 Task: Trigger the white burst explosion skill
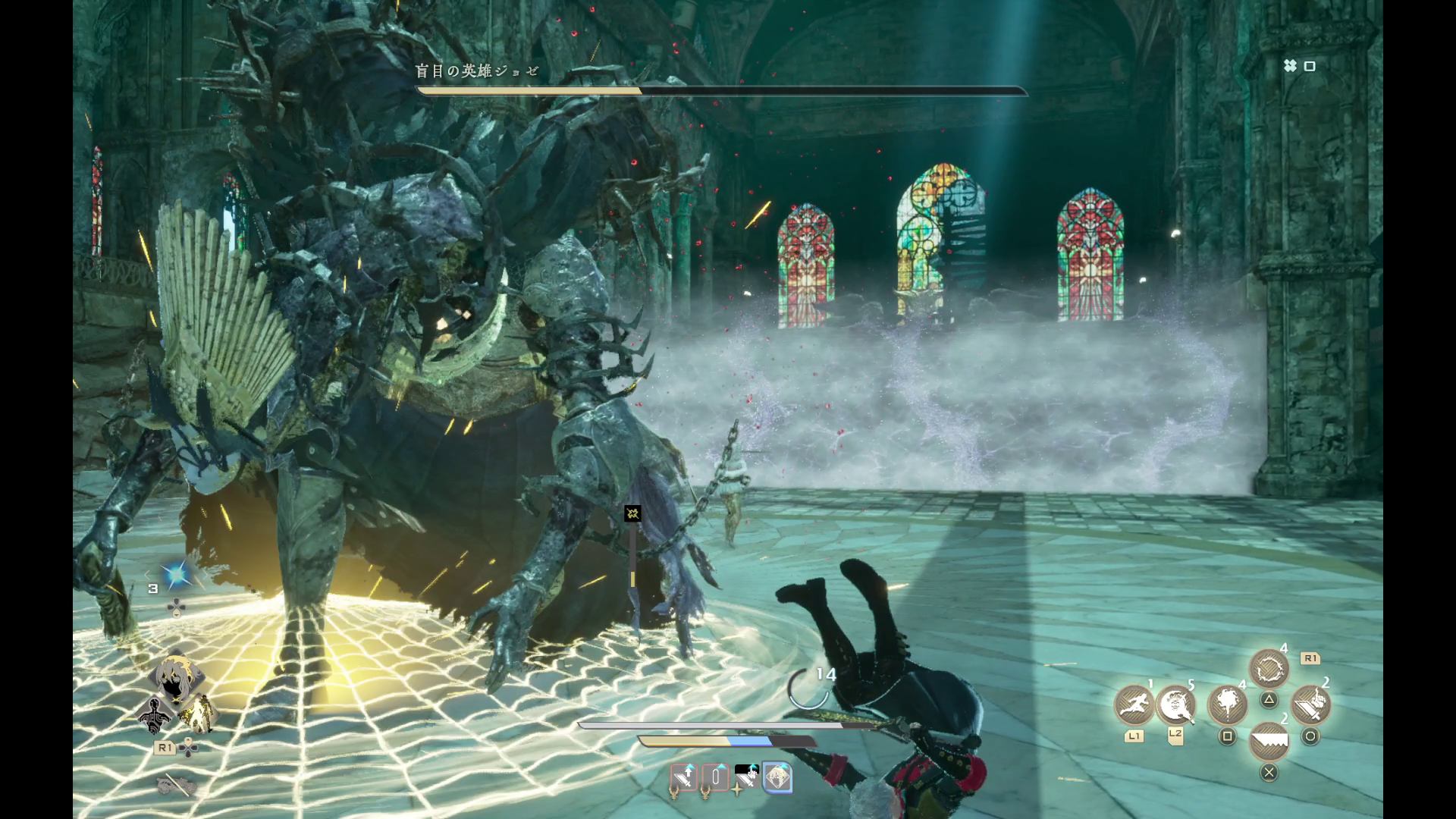(x=1227, y=704)
